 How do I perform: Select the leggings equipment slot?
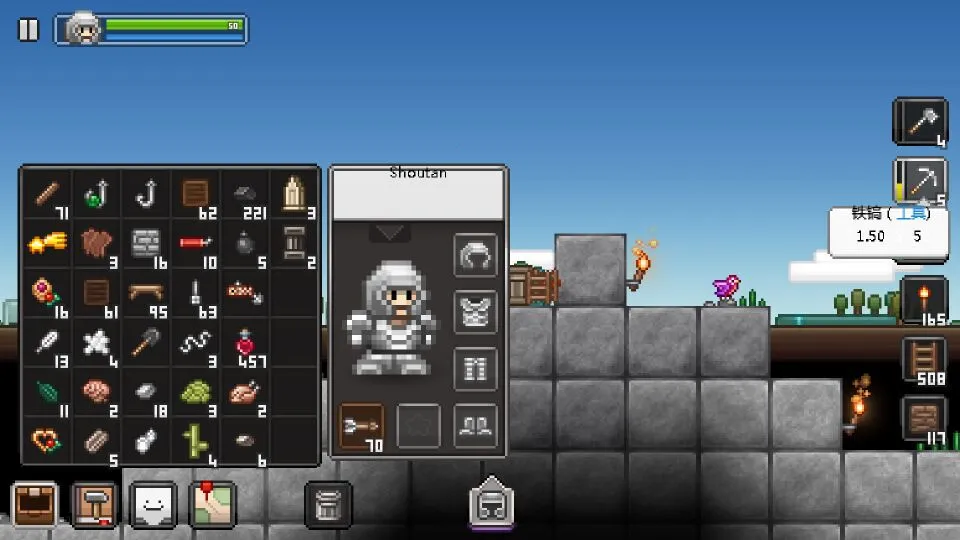click(x=476, y=368)
